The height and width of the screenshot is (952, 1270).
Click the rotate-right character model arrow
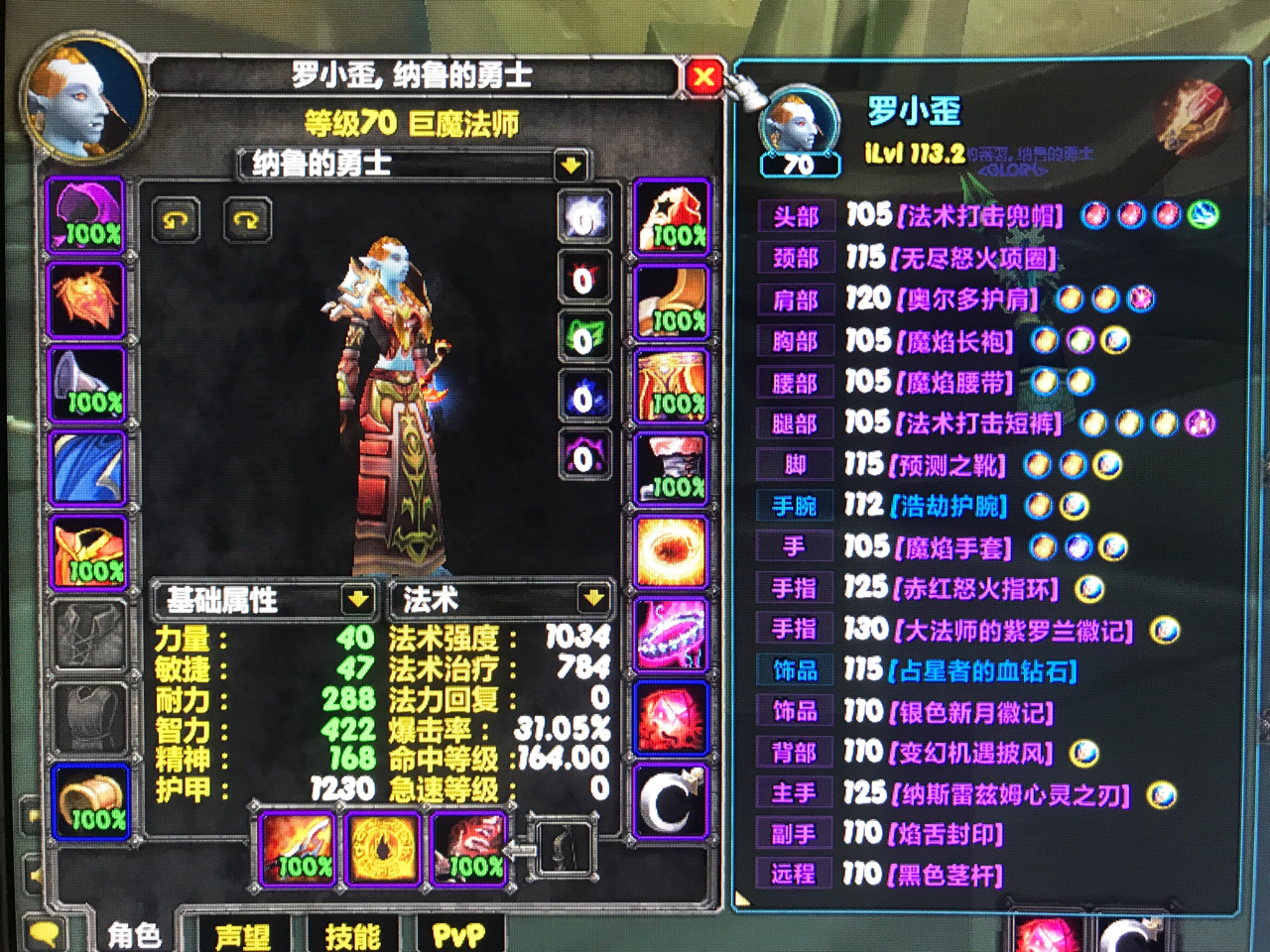[x=246, y=220]
